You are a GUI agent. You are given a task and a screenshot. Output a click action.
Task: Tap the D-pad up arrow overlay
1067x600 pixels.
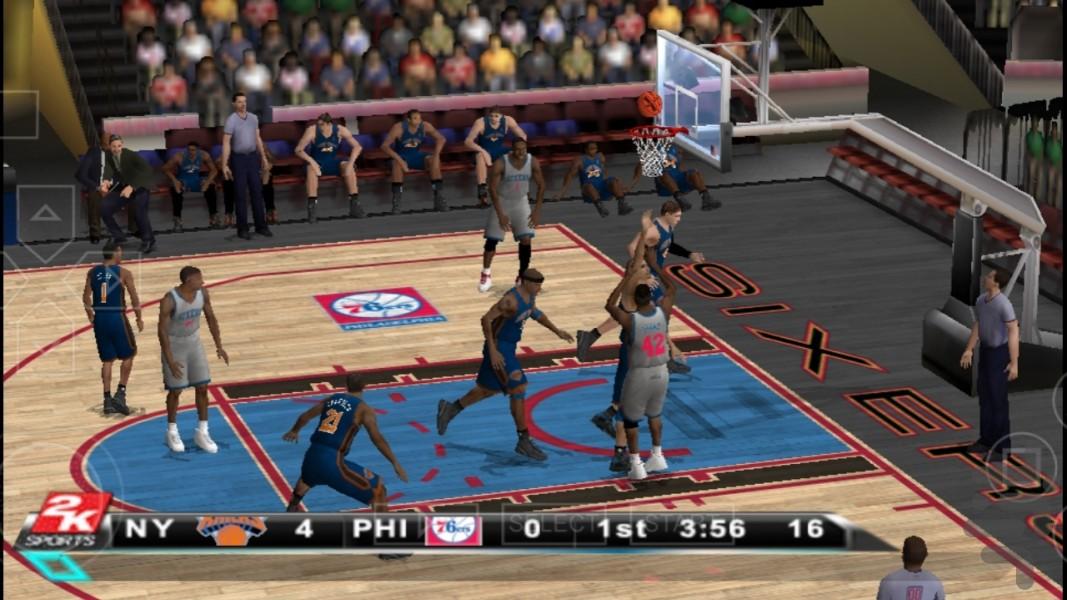45,214
